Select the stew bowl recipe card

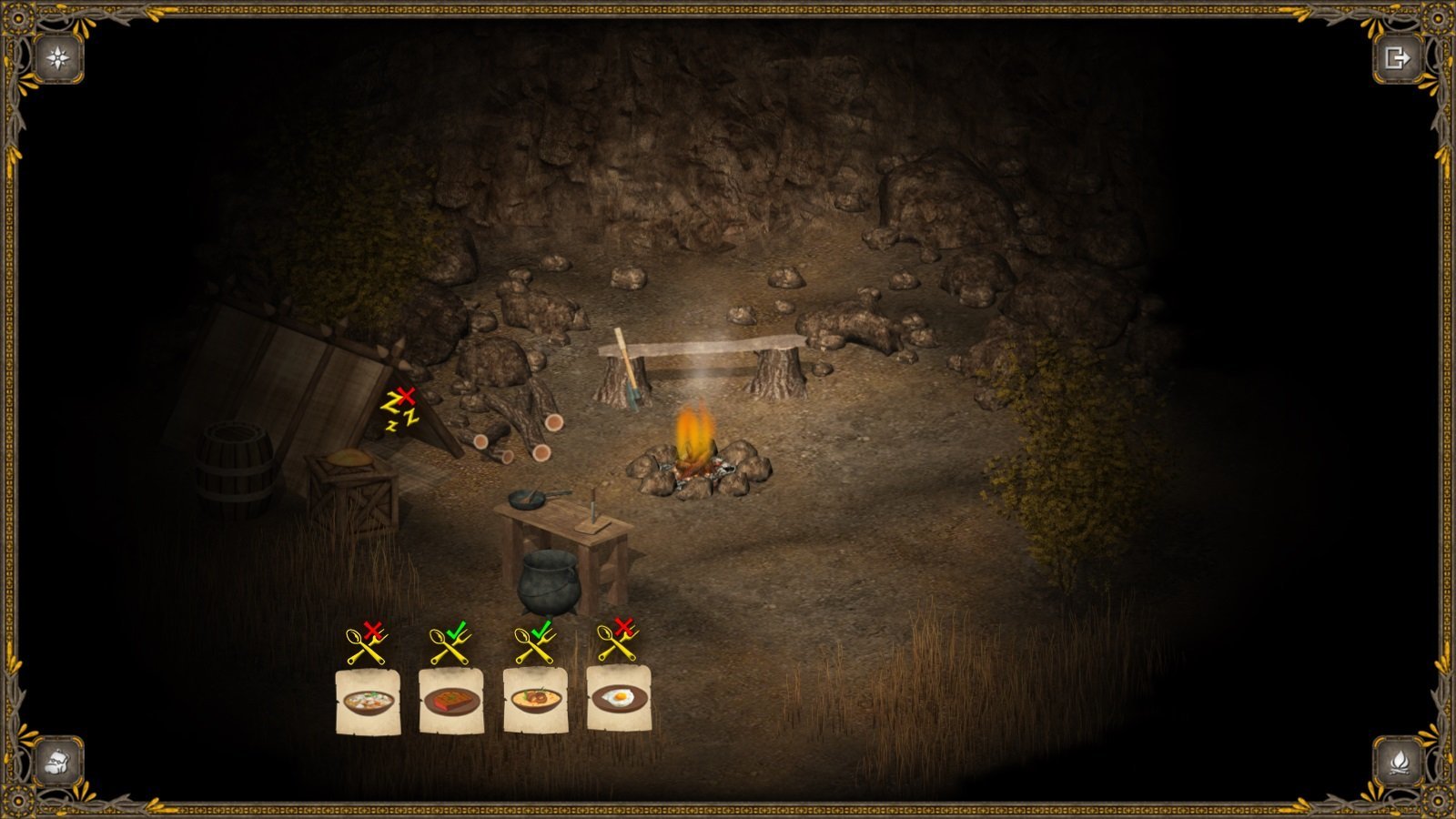(368, 701)
